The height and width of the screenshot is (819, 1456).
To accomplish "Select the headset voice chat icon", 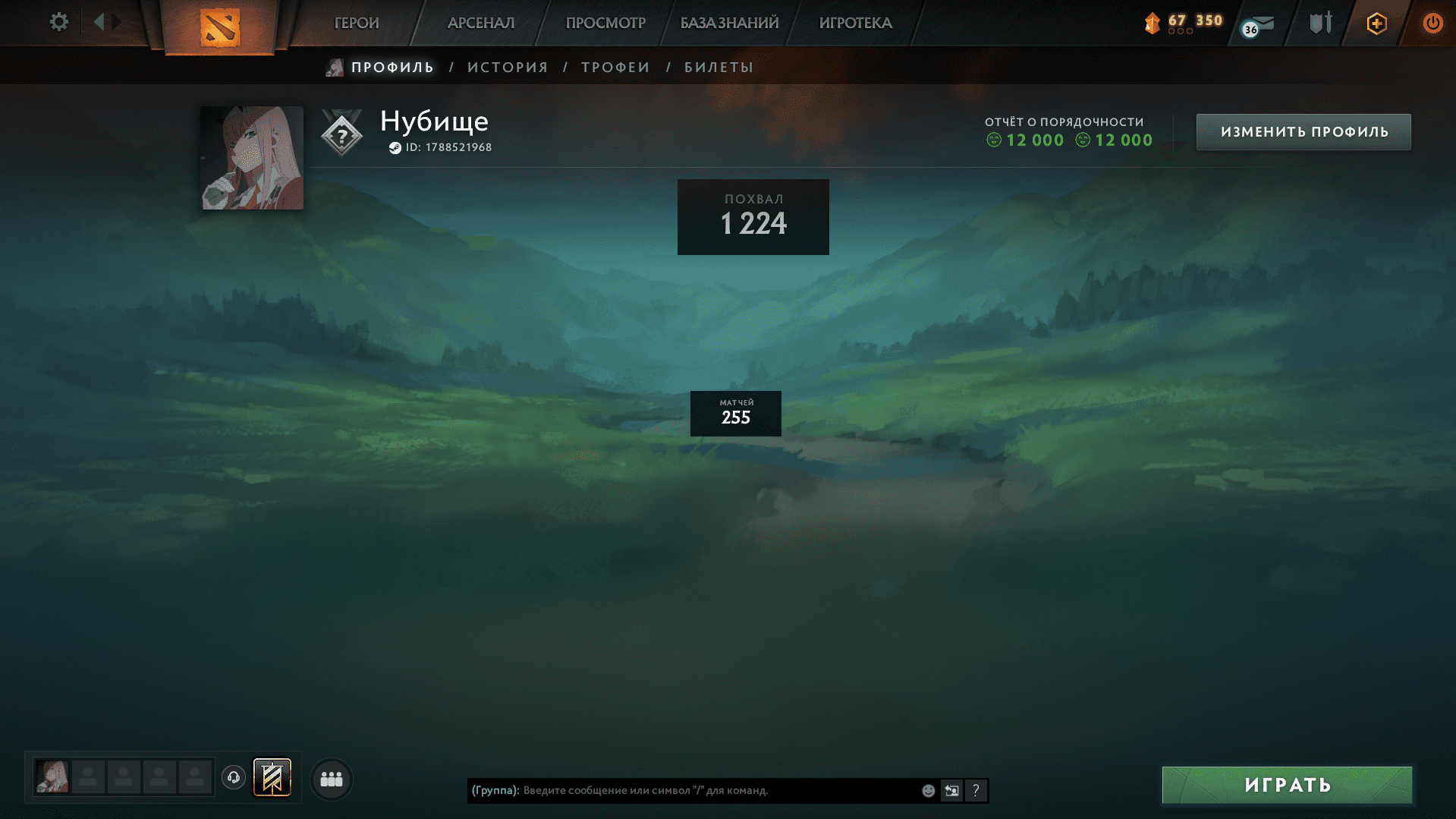I will pyautogui.click(x=233, y=778).
